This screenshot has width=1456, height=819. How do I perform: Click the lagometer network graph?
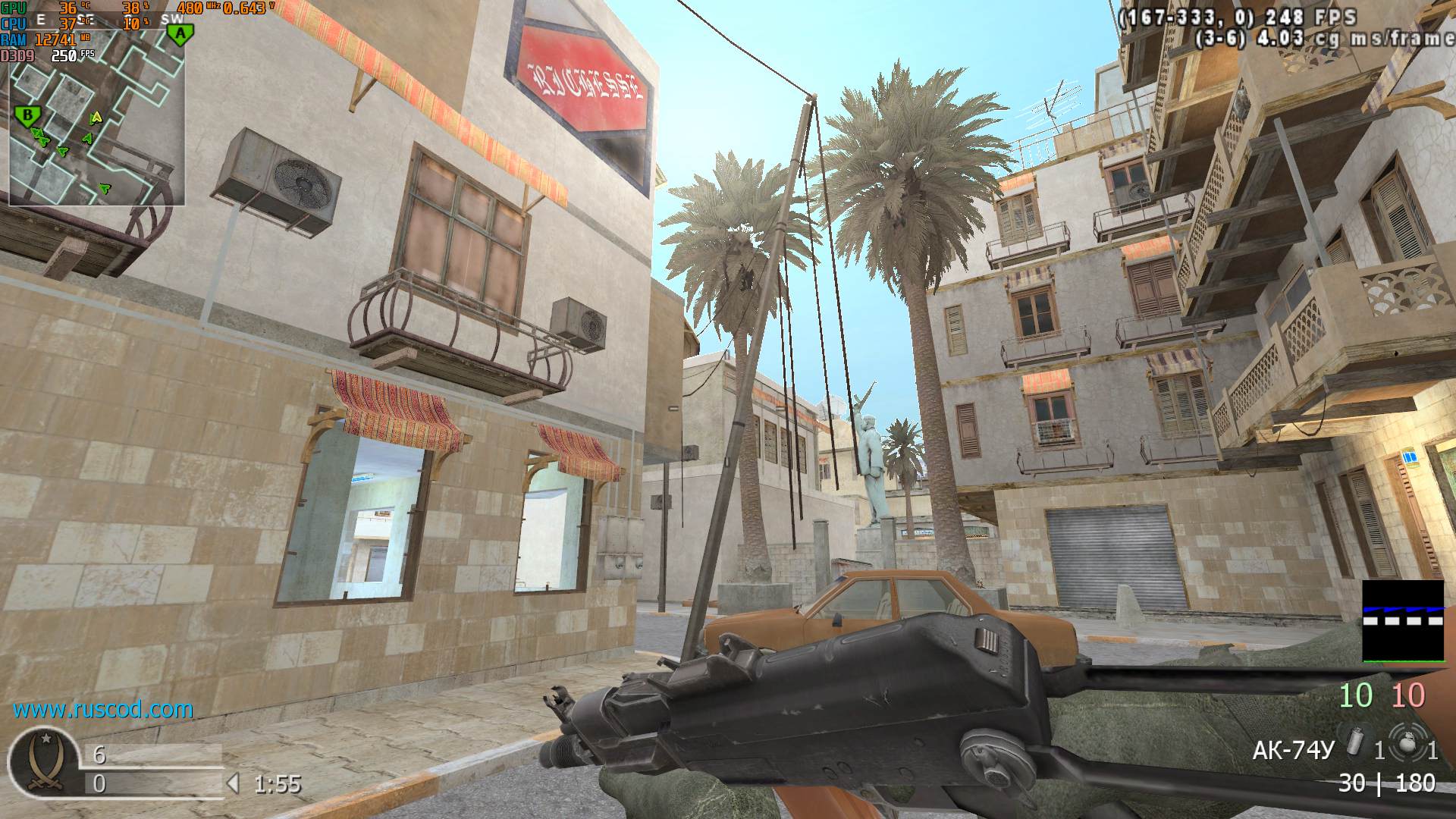(1403, 620)
